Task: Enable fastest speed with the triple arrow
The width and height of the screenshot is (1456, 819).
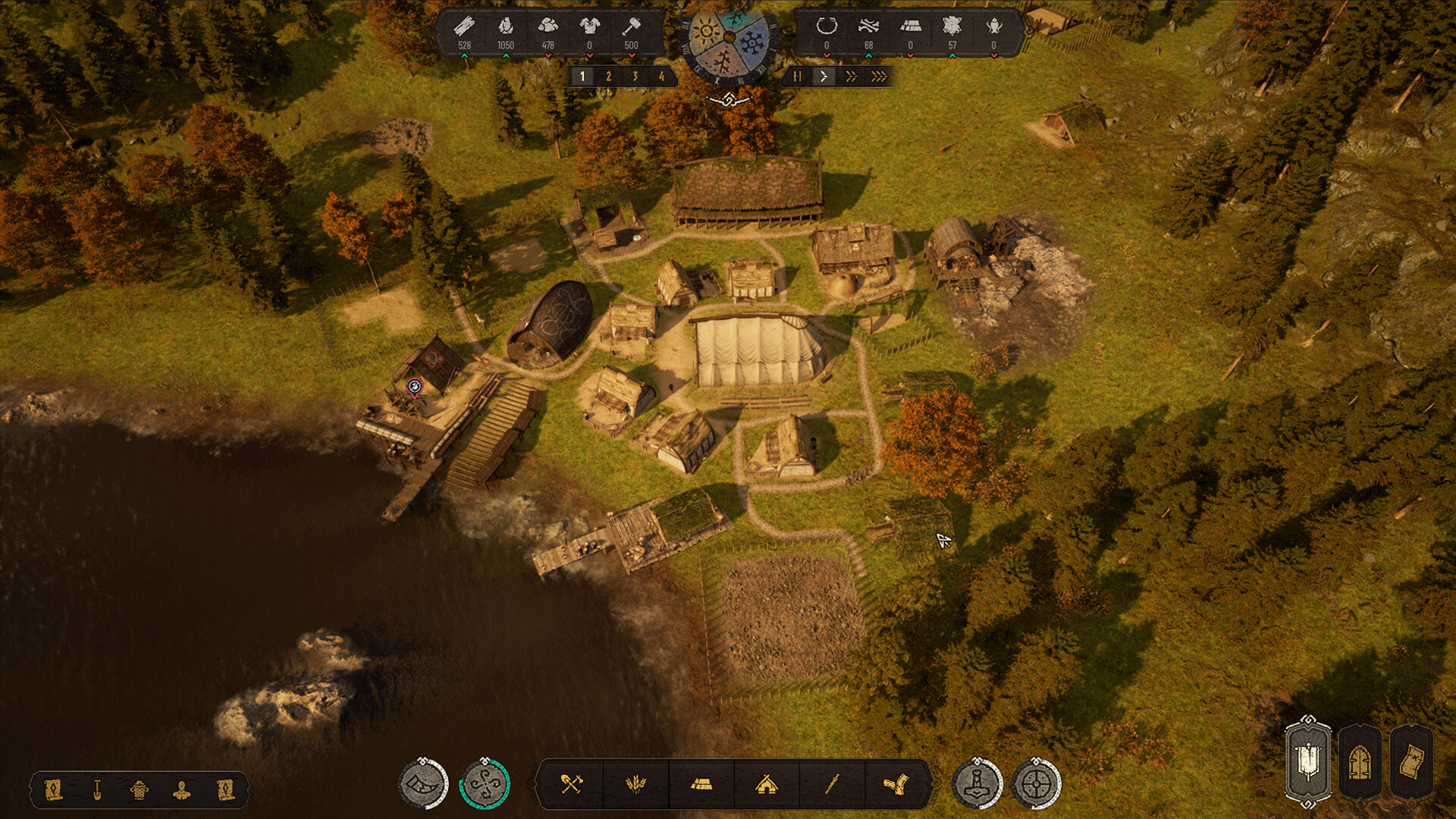Action: [x=878, y=76]
